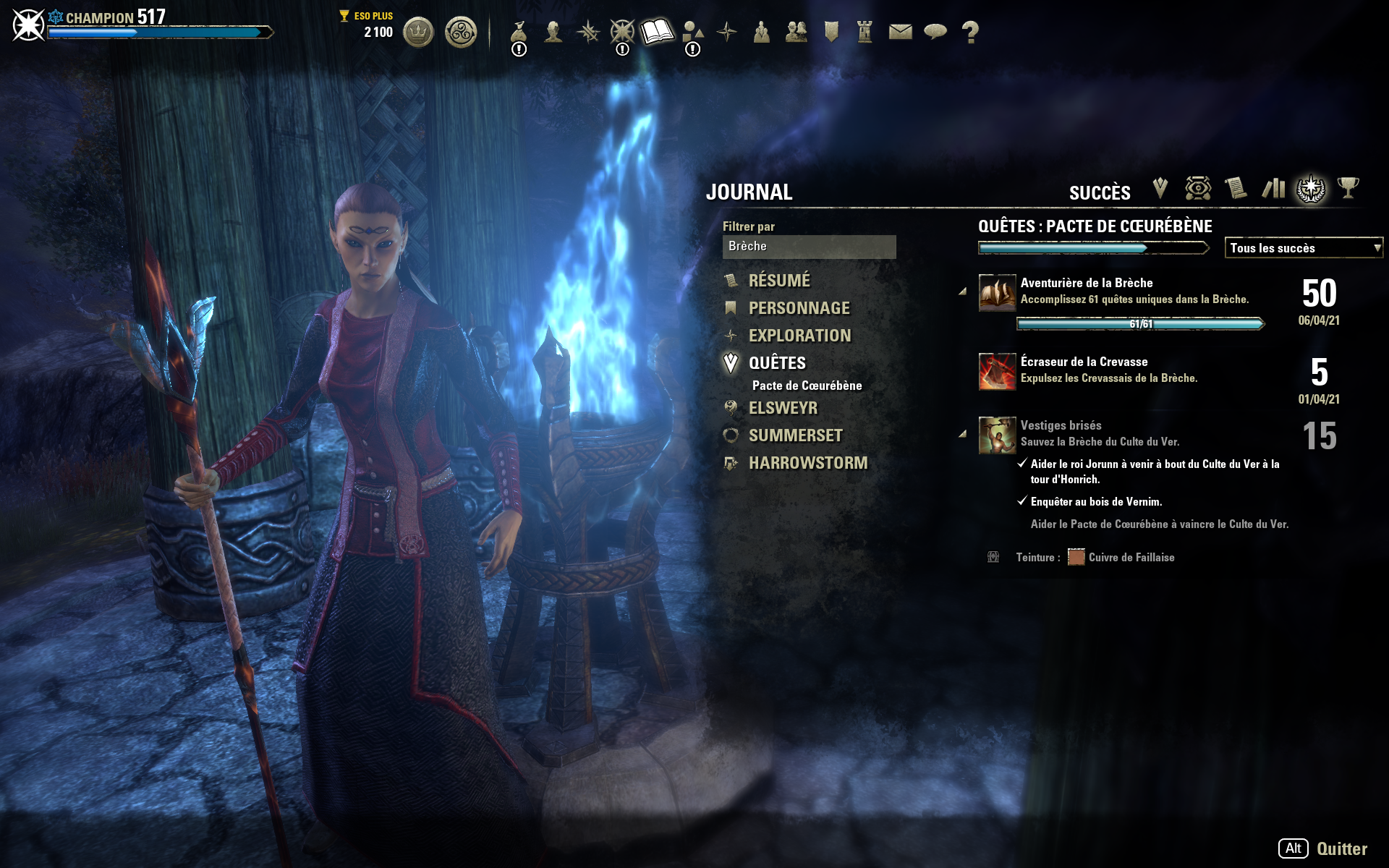The height and width of the screenshot is (868, 1389).
Task: Open the HARROWSTORM category
Action: point(807,463)
